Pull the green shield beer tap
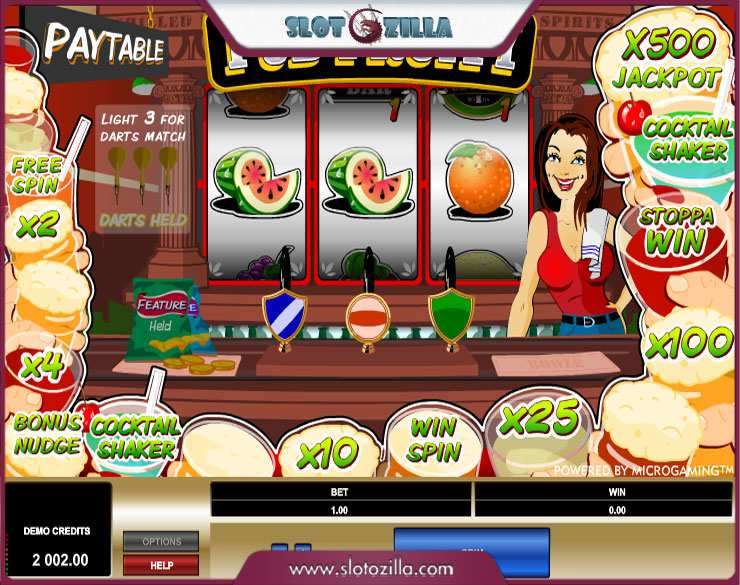The width and height of the screenshot is (740, 585). [x=450, y=312]
